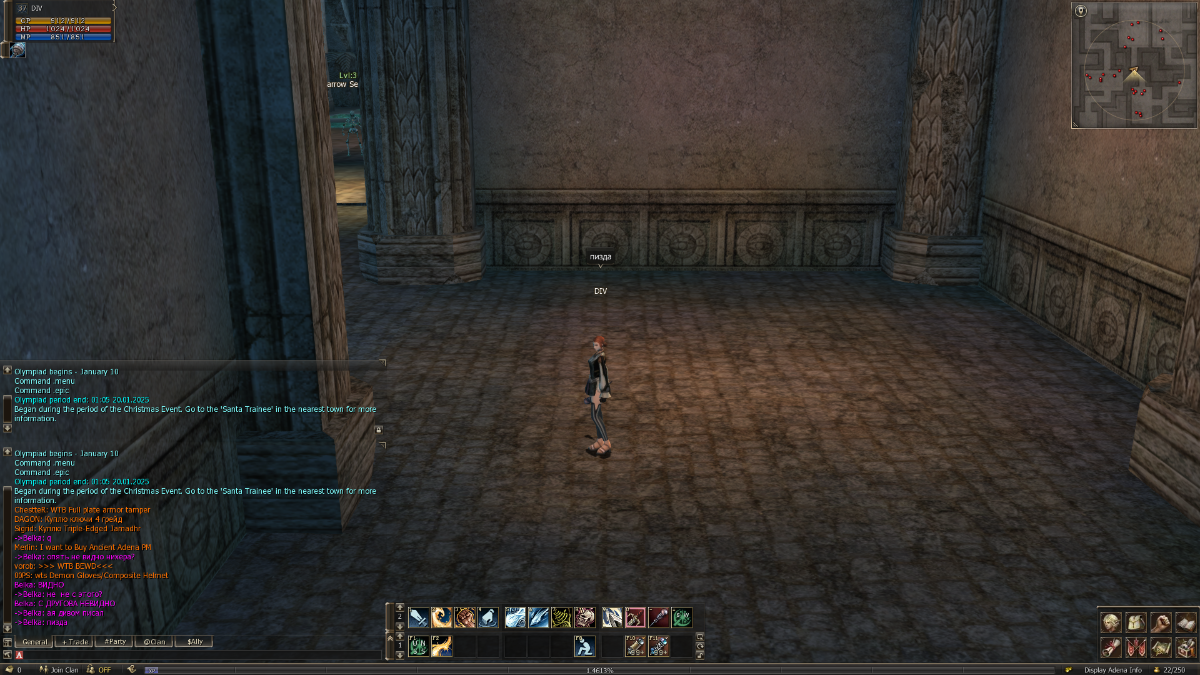This screenshot has width=1200, height=675.
Task: Open the quest scroll icon
Action: click(1111, 648)
